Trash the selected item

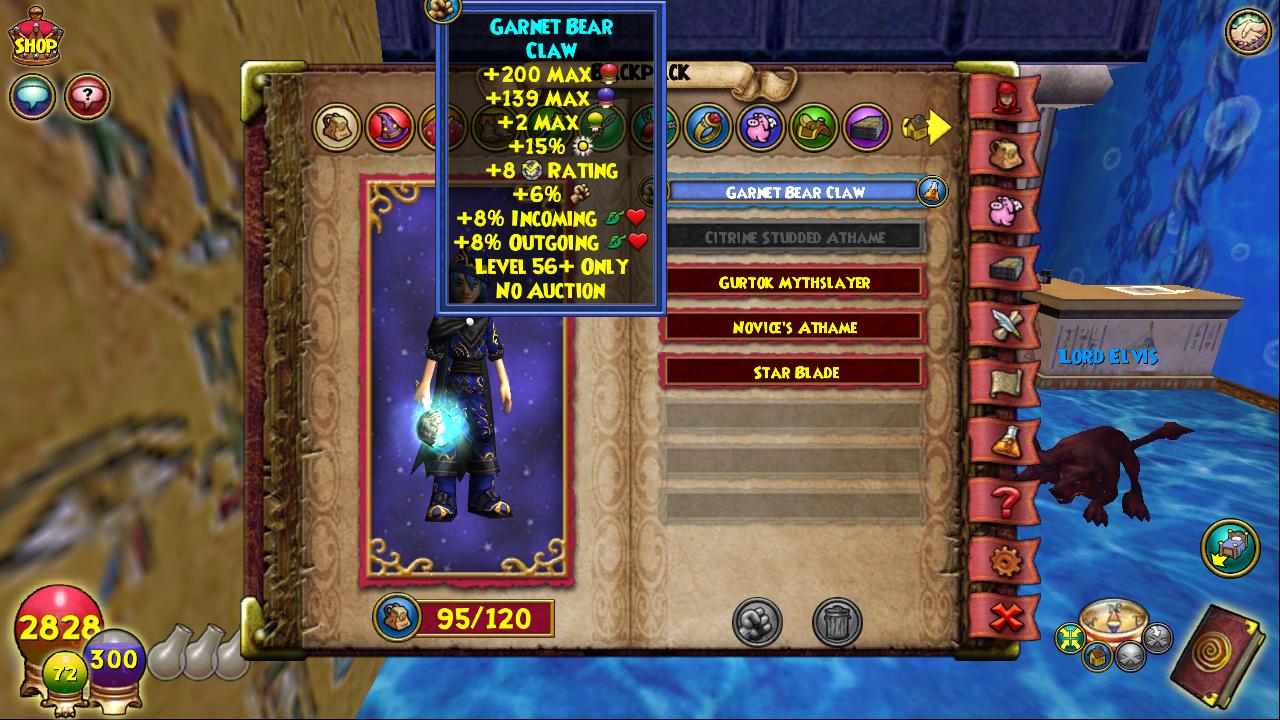coord(837,622)
